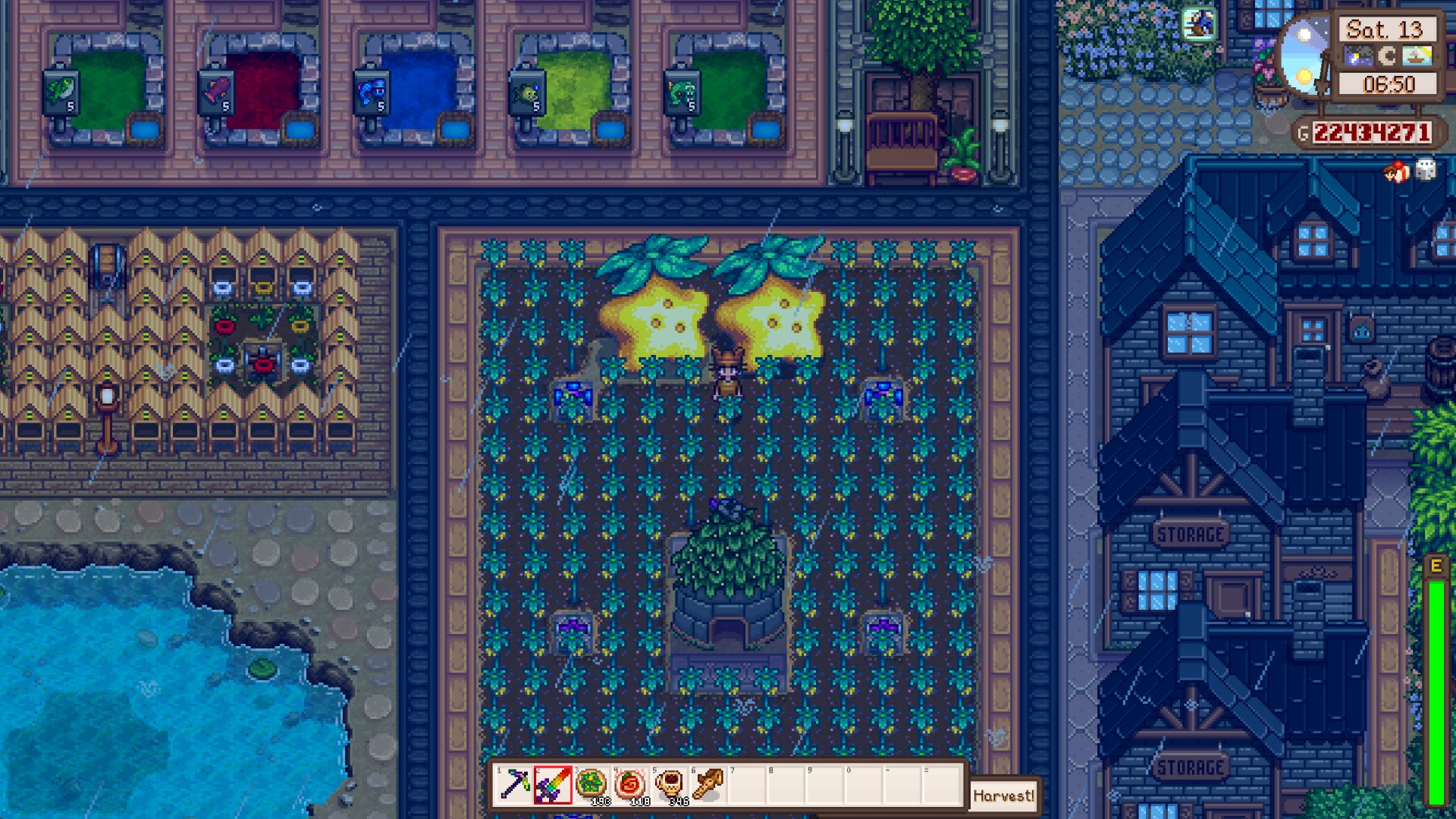Click the crescent moon icon on the clock
The width and height of the screenshot is (1456, 819).
pyautogui.click(x=1388, y=55)
